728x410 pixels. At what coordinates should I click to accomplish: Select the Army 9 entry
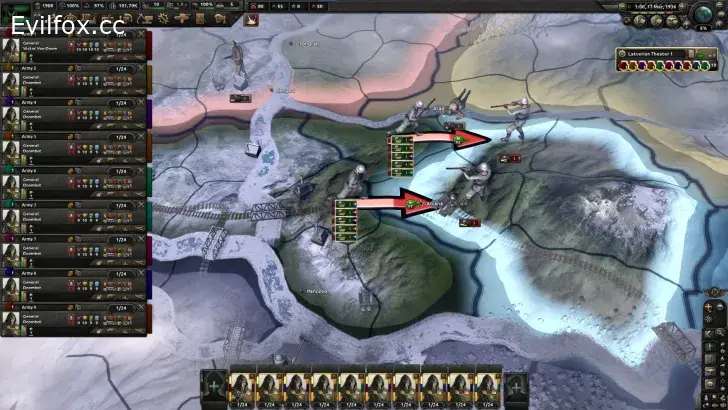click(x=70, y=320)
